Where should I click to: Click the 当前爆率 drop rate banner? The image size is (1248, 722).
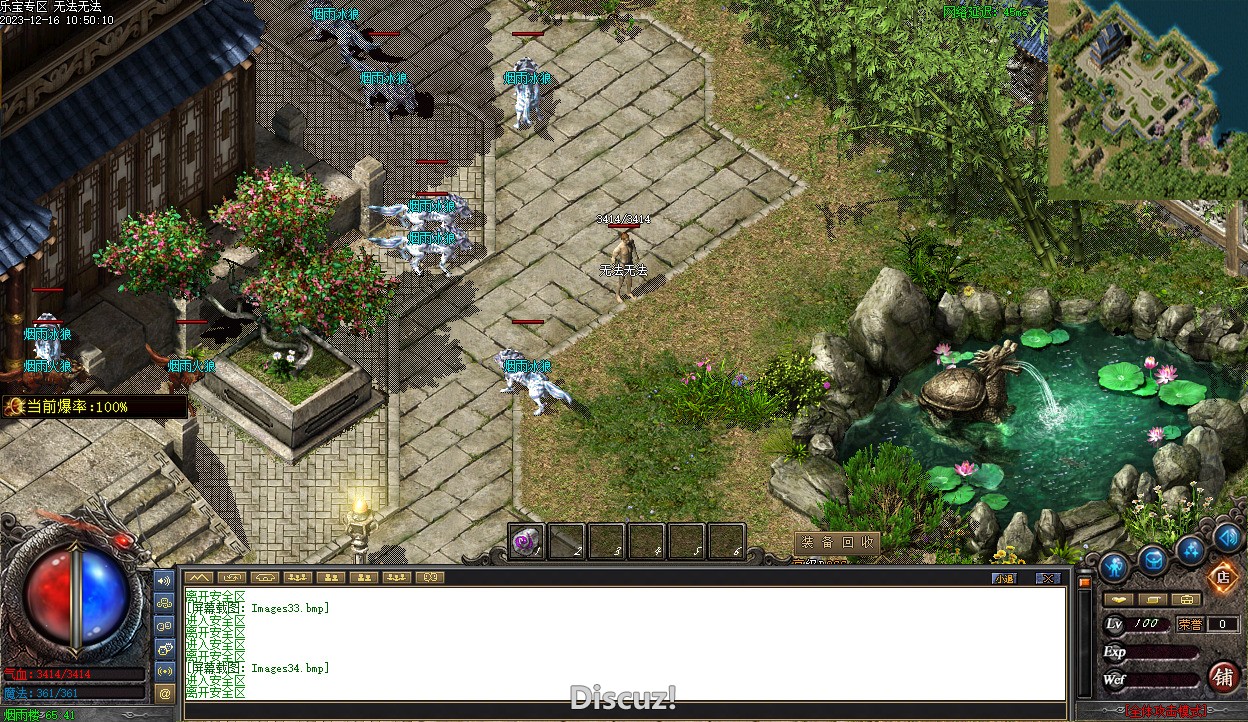[95, 407]
